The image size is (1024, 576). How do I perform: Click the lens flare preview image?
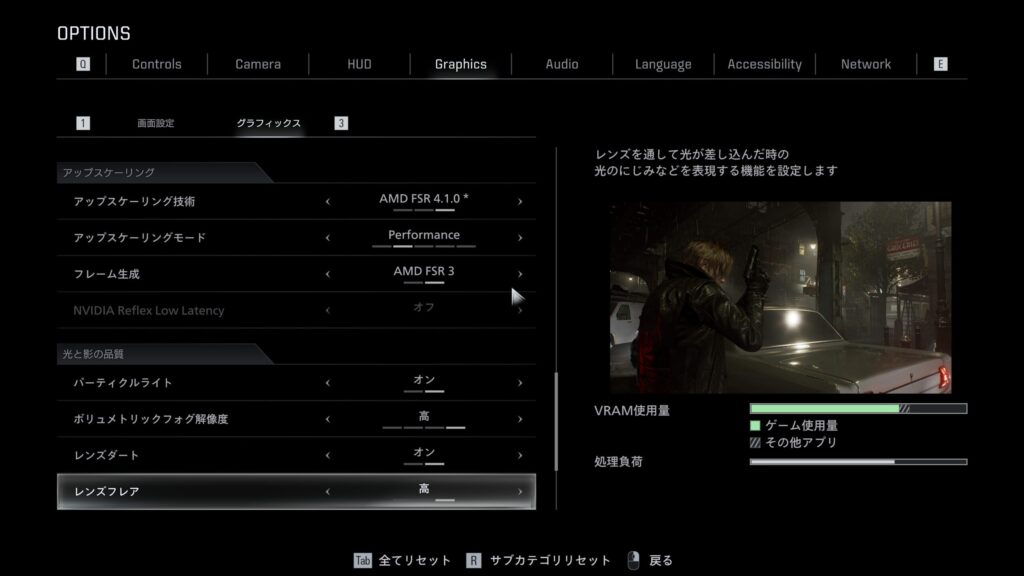tap(780, 297)
